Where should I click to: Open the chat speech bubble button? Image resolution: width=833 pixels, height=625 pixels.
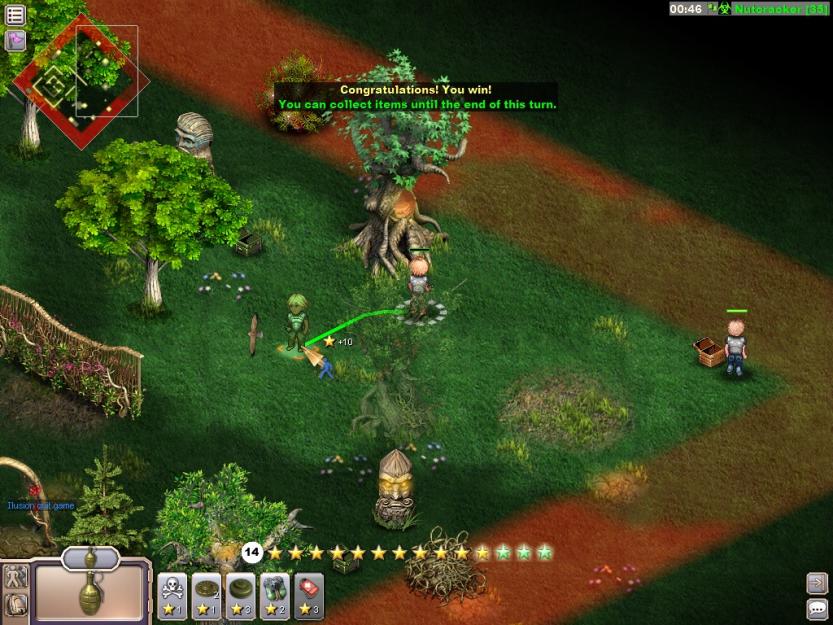817,608
